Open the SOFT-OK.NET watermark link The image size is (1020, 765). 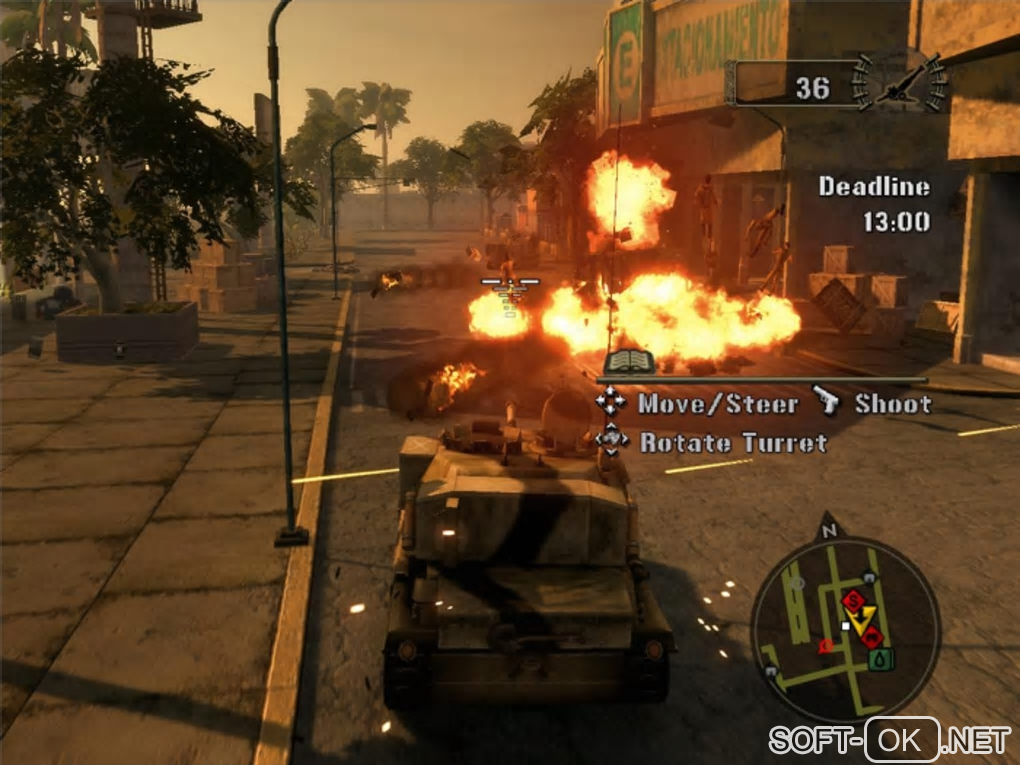tap(890, 740)
